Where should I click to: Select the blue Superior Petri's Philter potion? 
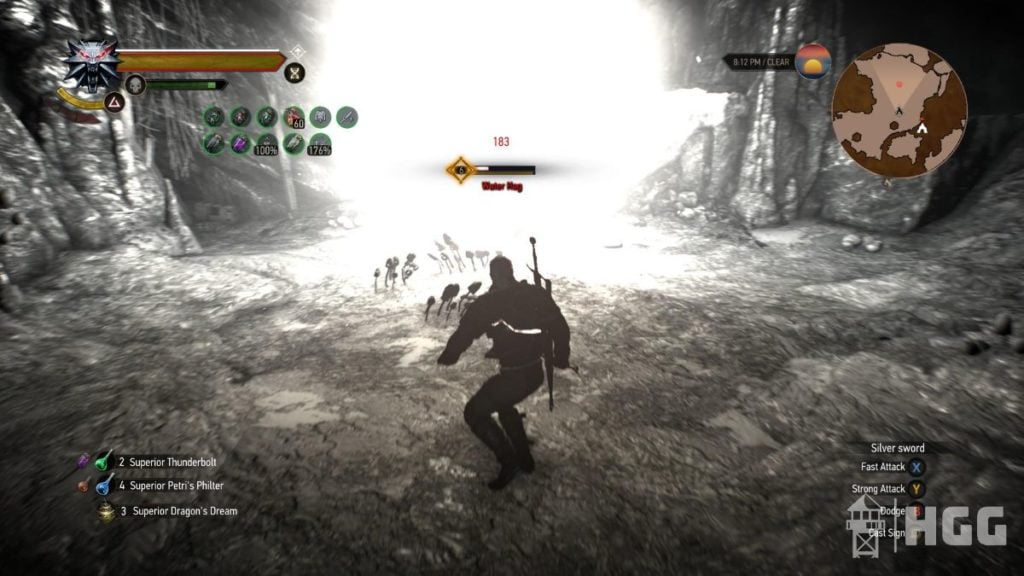104,486
